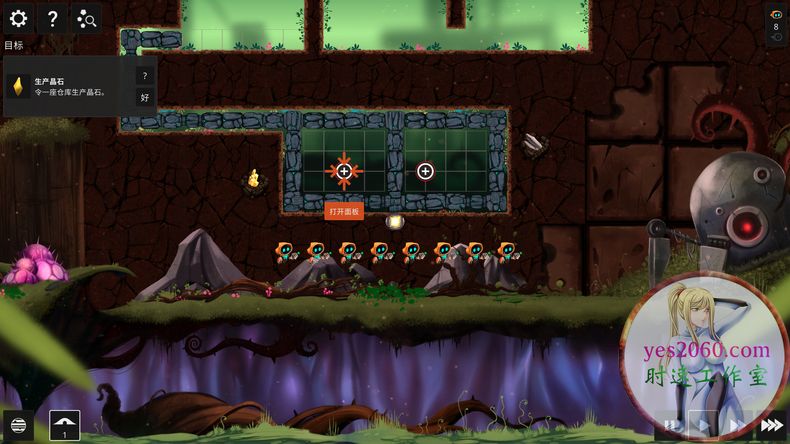Image resolution: width=790 pixels, height=444 pixels.
Task: Open the striped planet button
Action: point(17,425)
